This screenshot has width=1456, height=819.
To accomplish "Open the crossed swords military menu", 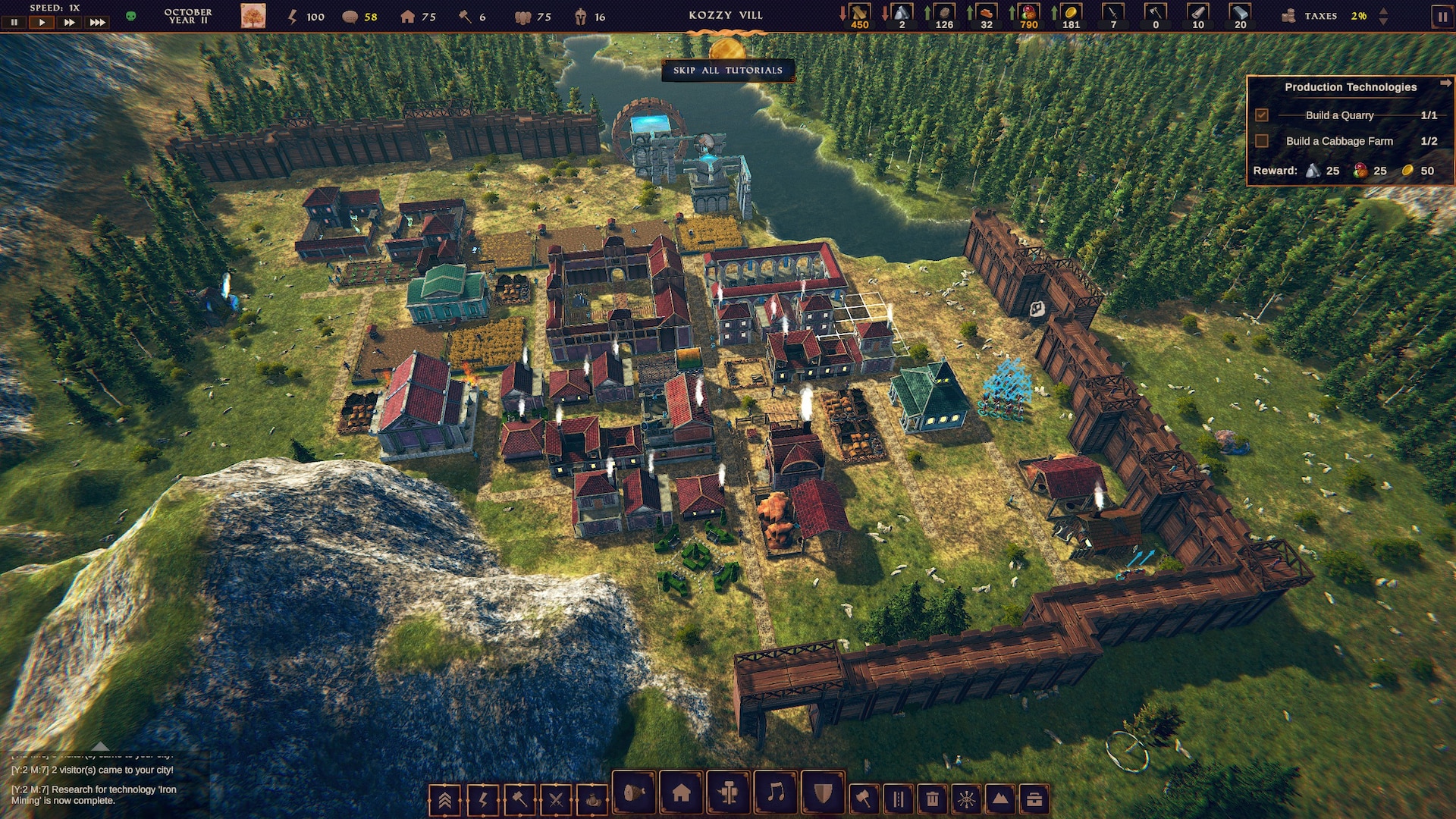I will point(556,799).
